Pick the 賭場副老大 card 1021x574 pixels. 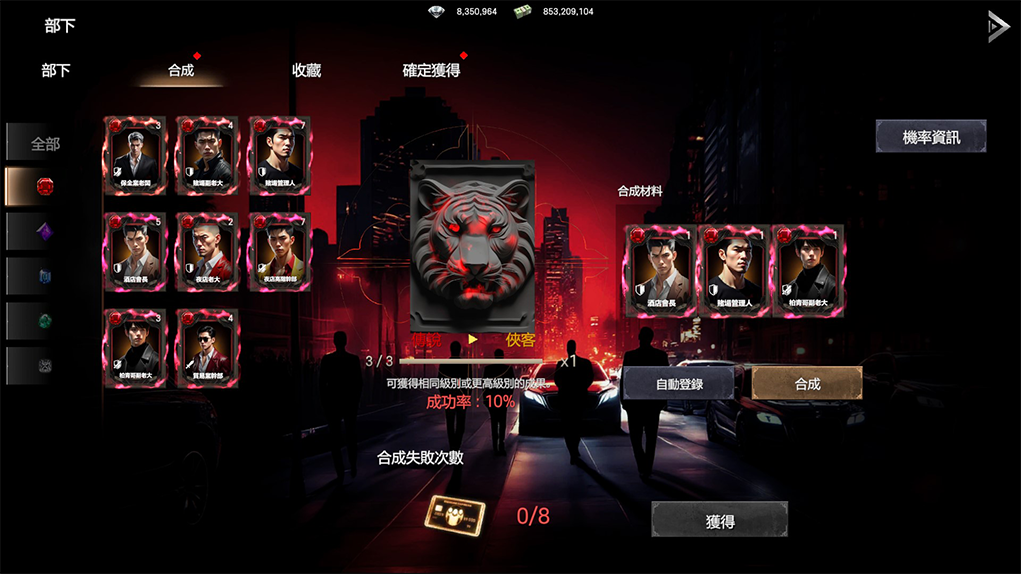[x=208, y=156]
